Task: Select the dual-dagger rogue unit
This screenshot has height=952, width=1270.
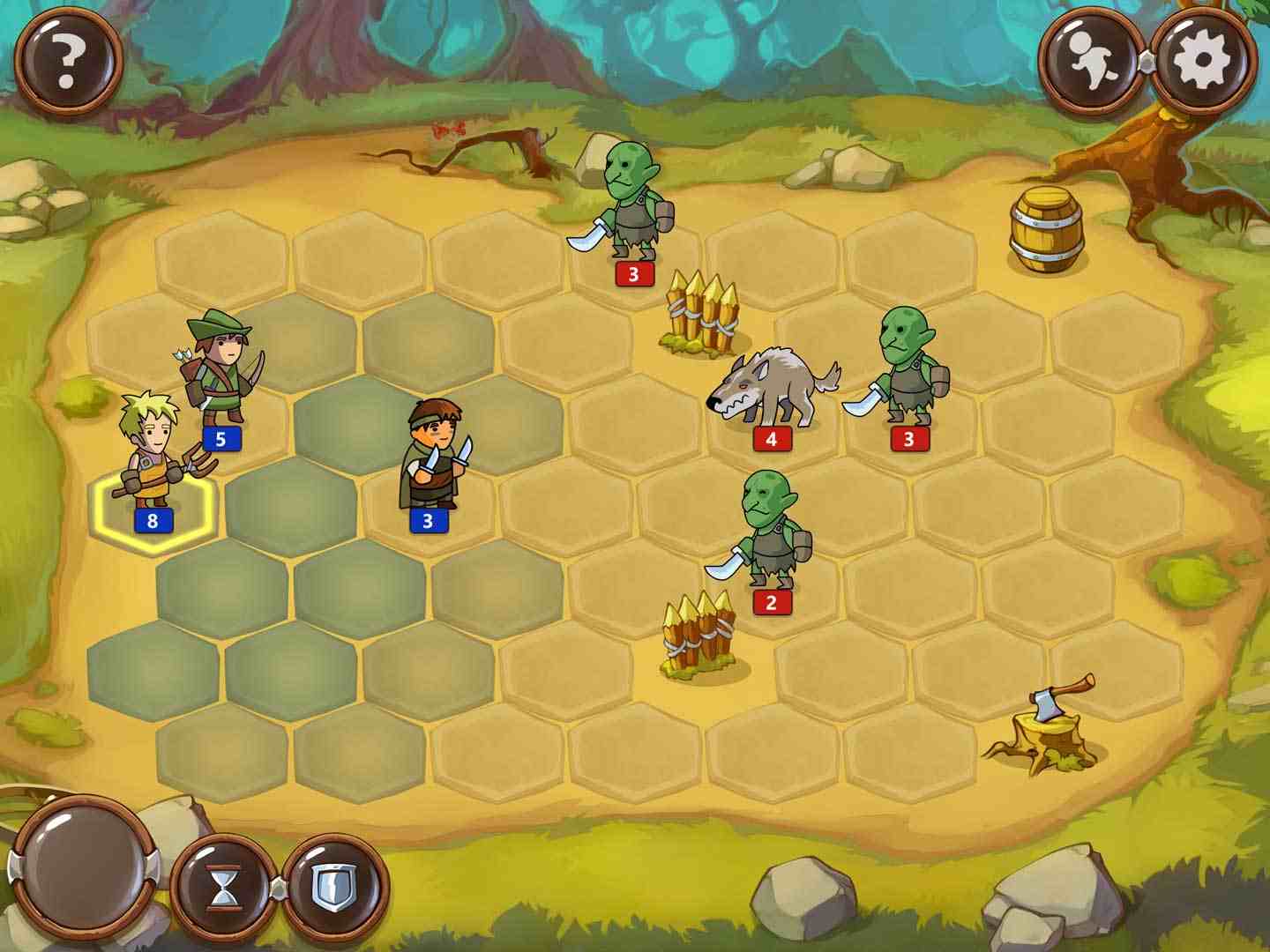Action: 434,457
